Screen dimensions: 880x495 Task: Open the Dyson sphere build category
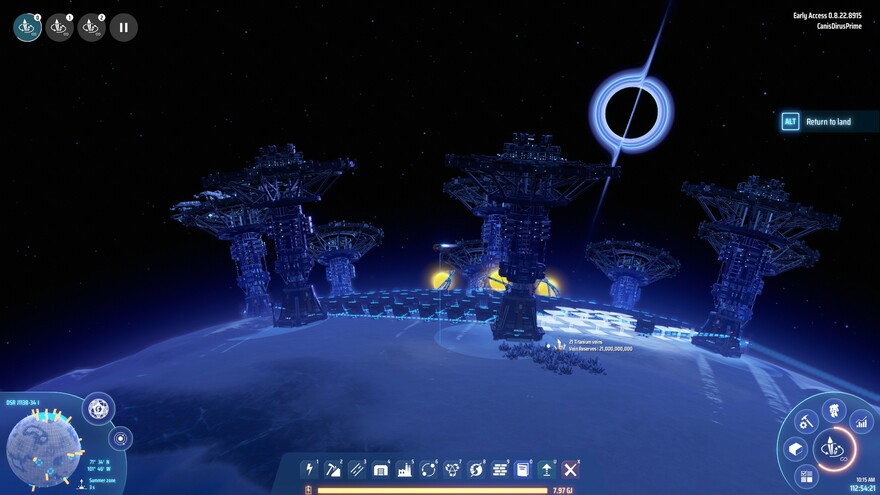(476, 469)
